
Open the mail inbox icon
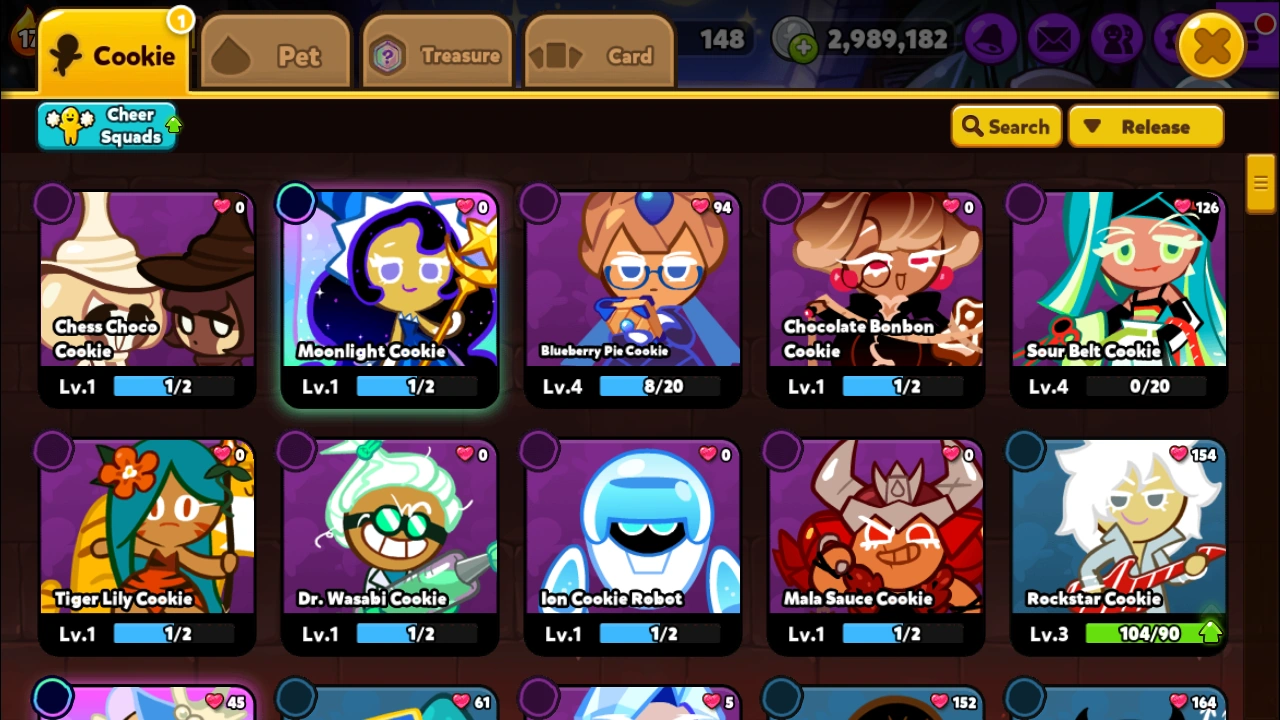(x=1054, y=40)
